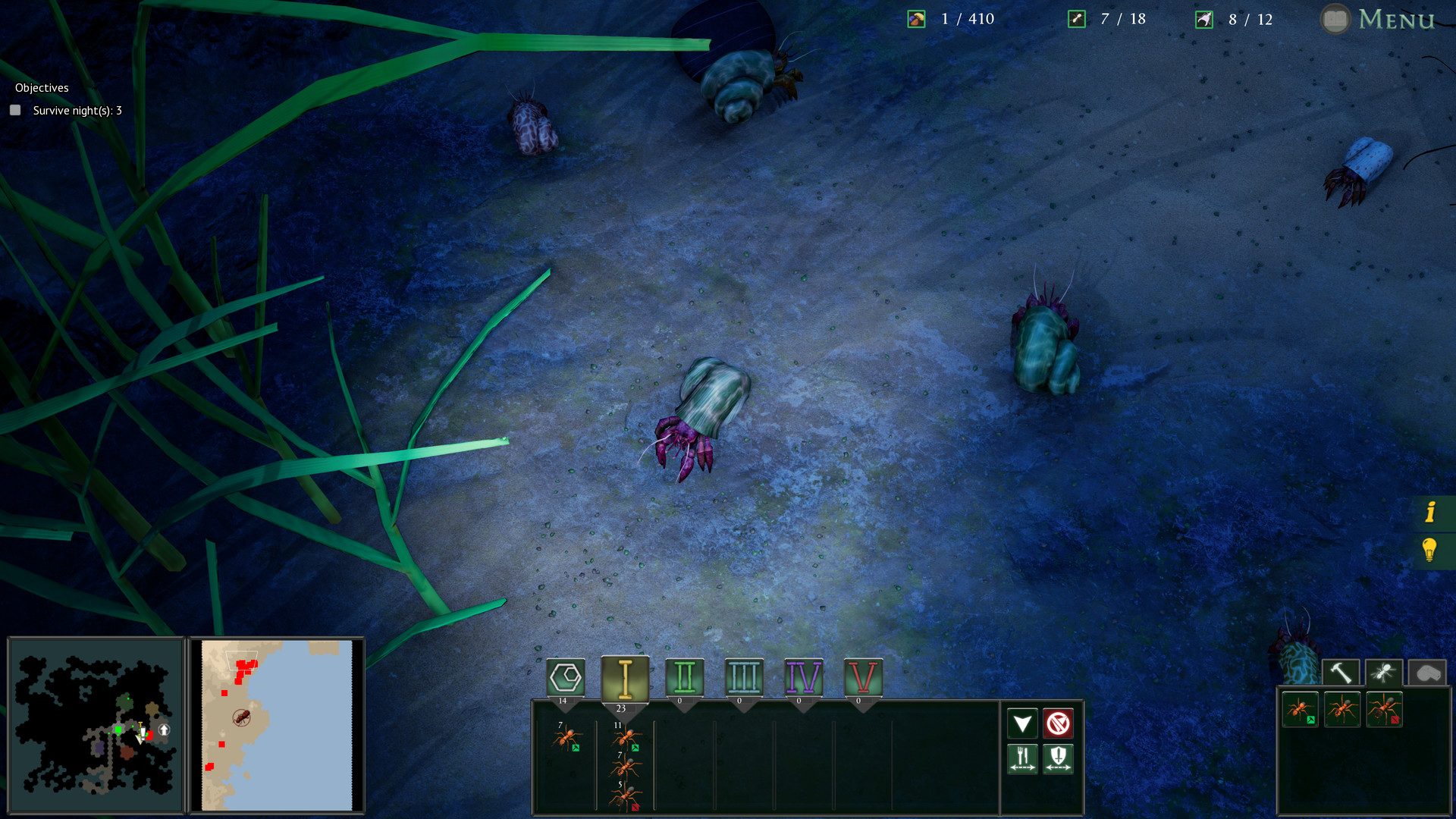Click the lightbulb hint icon
Viewport: 1456px width, 819px height.
[x=1431, y=551]
